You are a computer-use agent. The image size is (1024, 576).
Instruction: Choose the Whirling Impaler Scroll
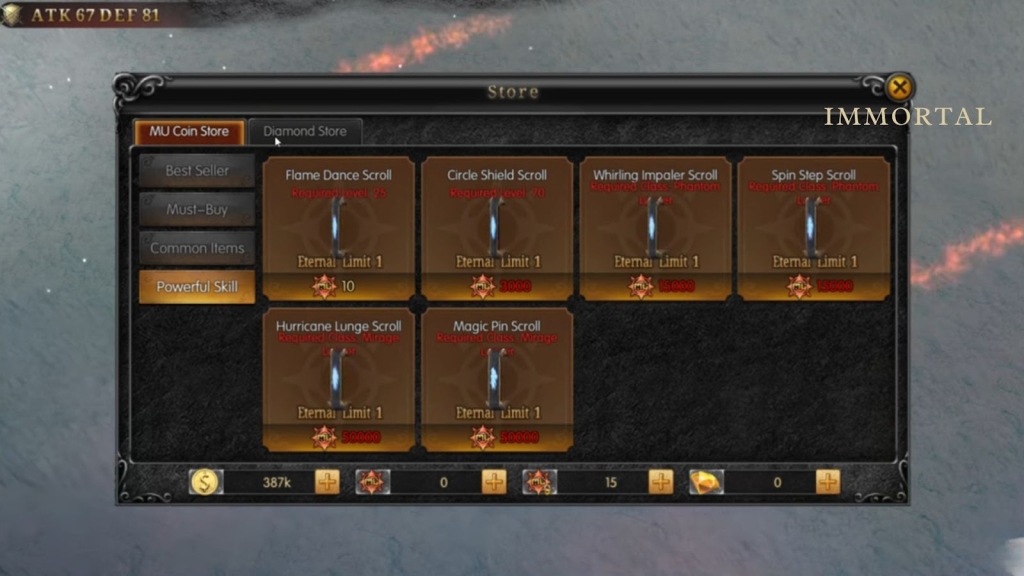[x=655, y=227]
